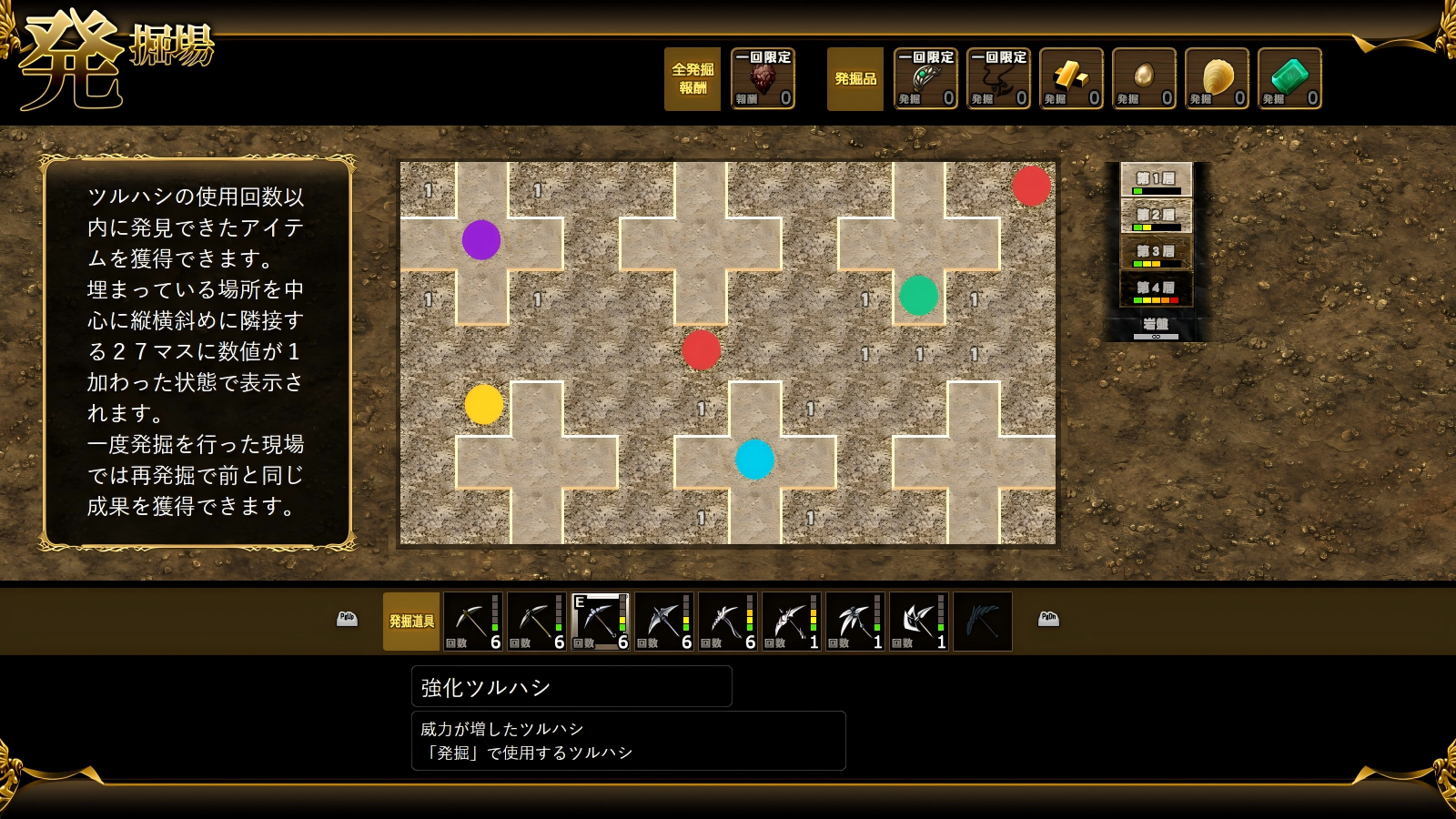Select the equipped pickaxe marked E
The image size is (1456, 819).
tap(600, 622)
